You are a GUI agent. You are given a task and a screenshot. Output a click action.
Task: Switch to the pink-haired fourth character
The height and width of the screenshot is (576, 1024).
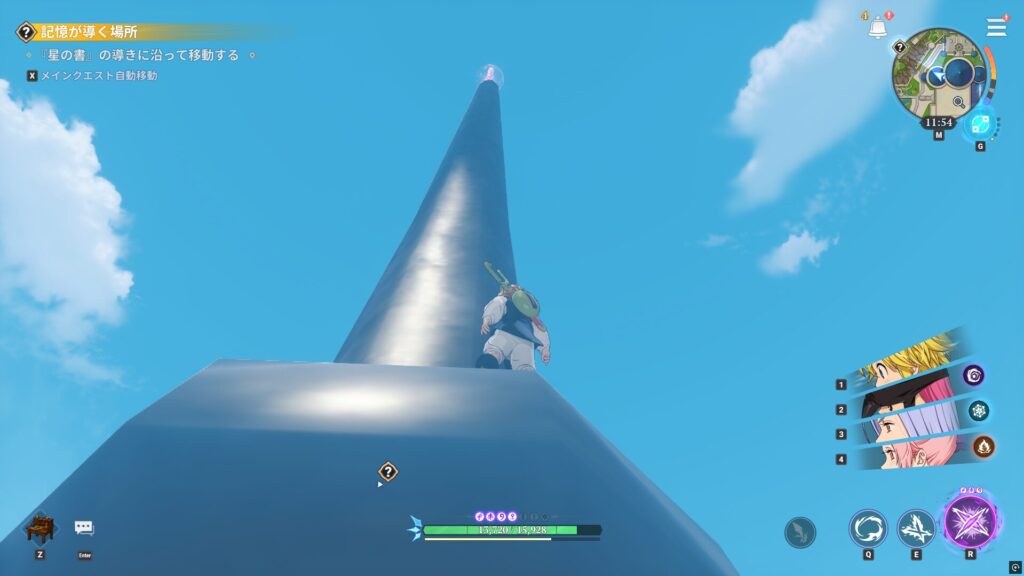click(x=902, y=456)
